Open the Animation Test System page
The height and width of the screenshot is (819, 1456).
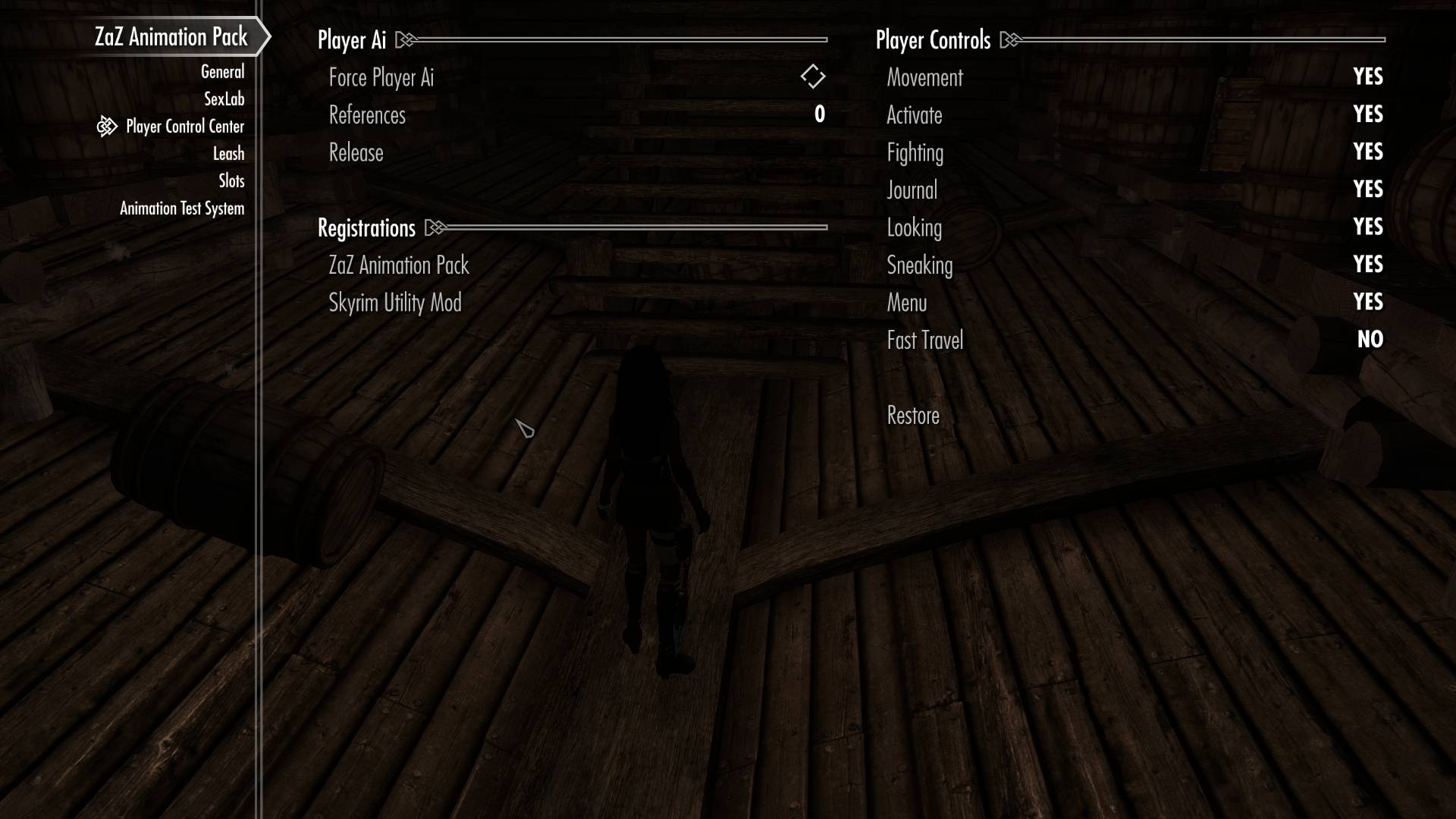point(182,208)
